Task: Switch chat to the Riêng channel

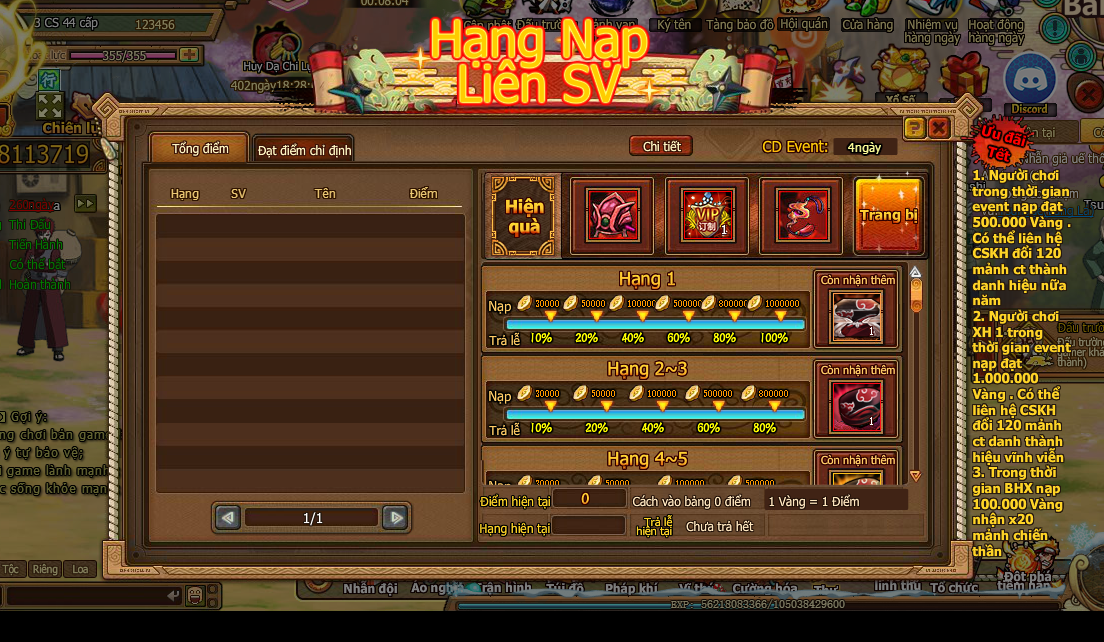Action: coord(45,569)
